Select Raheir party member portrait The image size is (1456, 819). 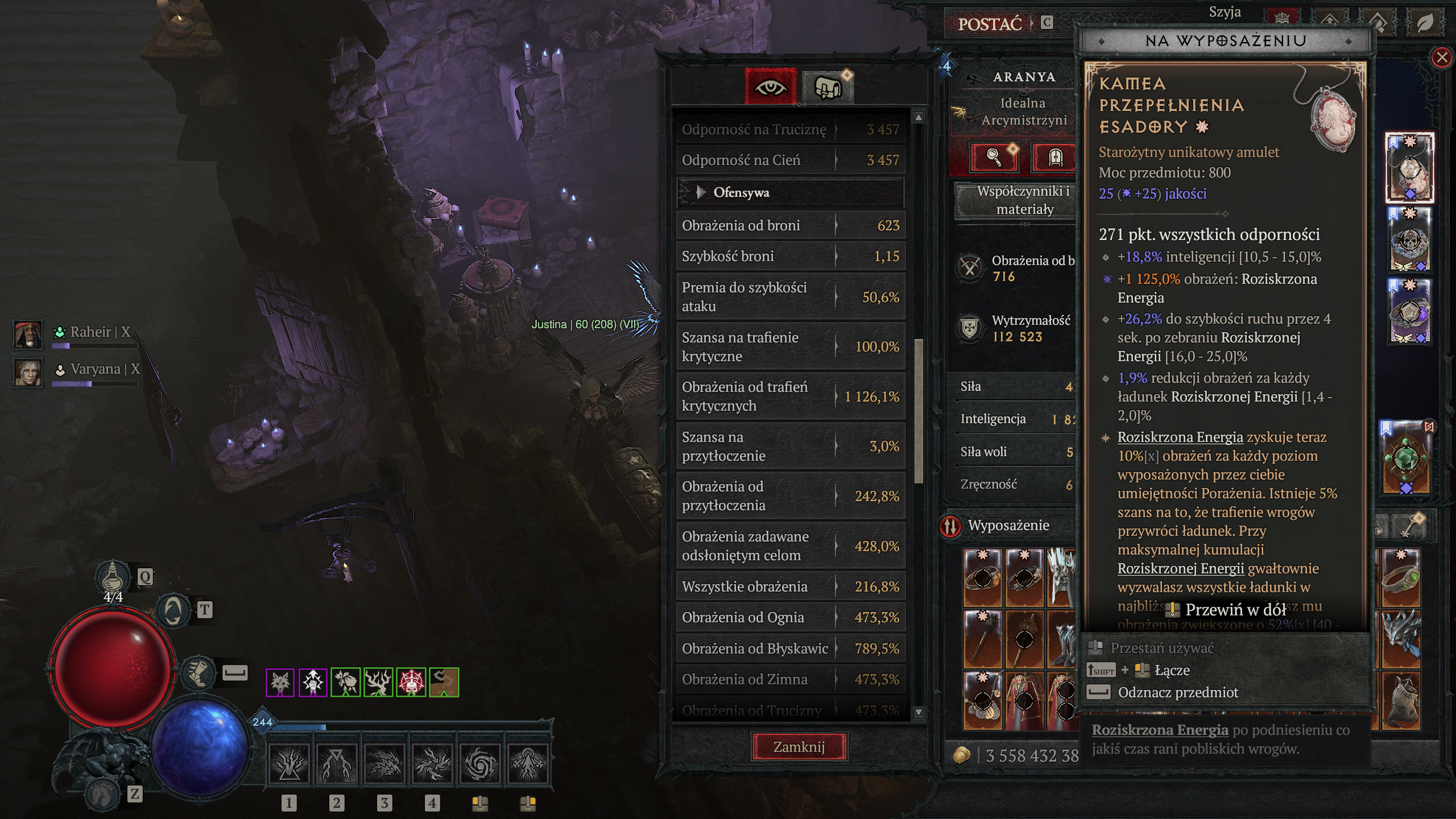click(x=28, y=334)
